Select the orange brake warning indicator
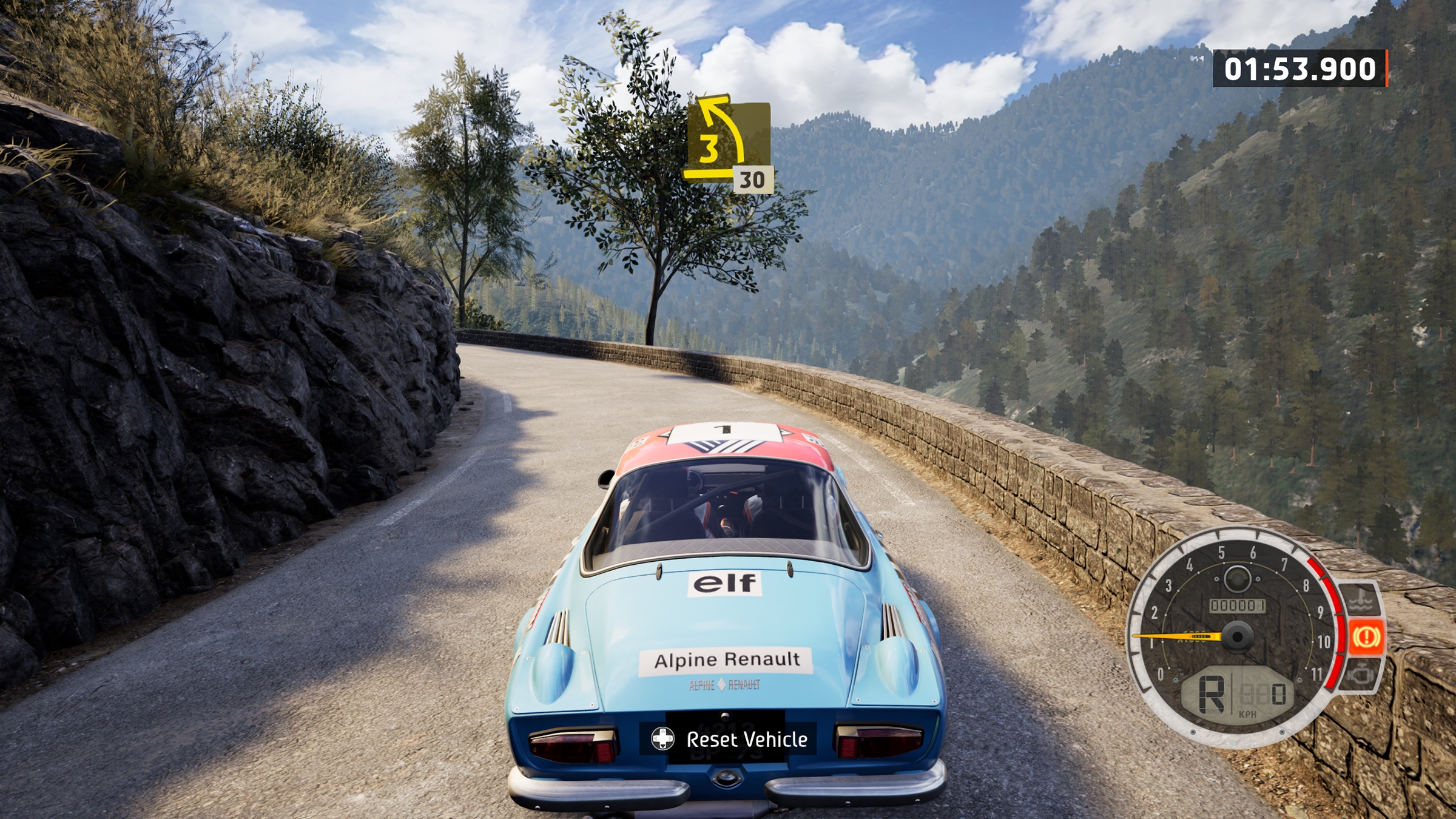This screenshot has width=1456, height=819. coord(1366,636)
